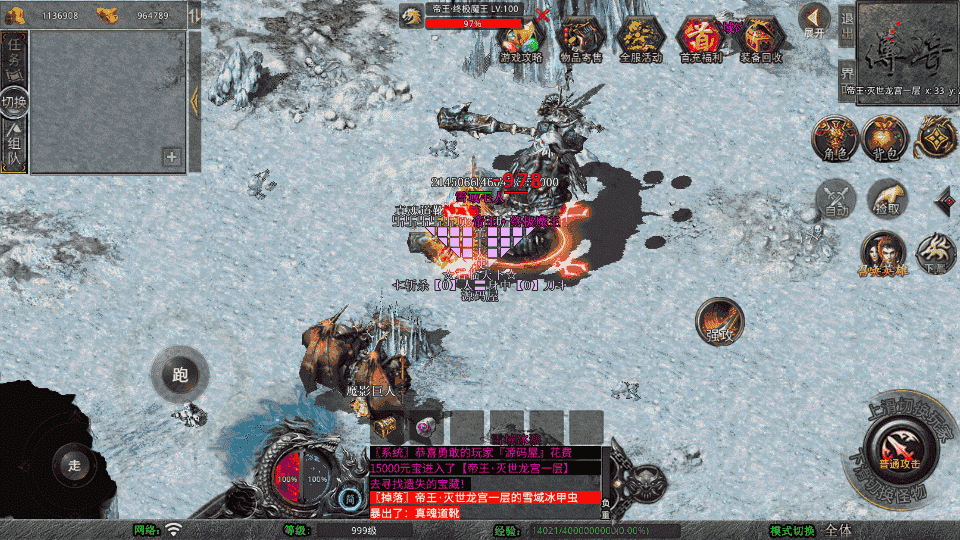Image resolution: width=960 pixels, height=540 pixels.
Task: Summon hero with 召唤英雄 button
Action: pos(883,253)
